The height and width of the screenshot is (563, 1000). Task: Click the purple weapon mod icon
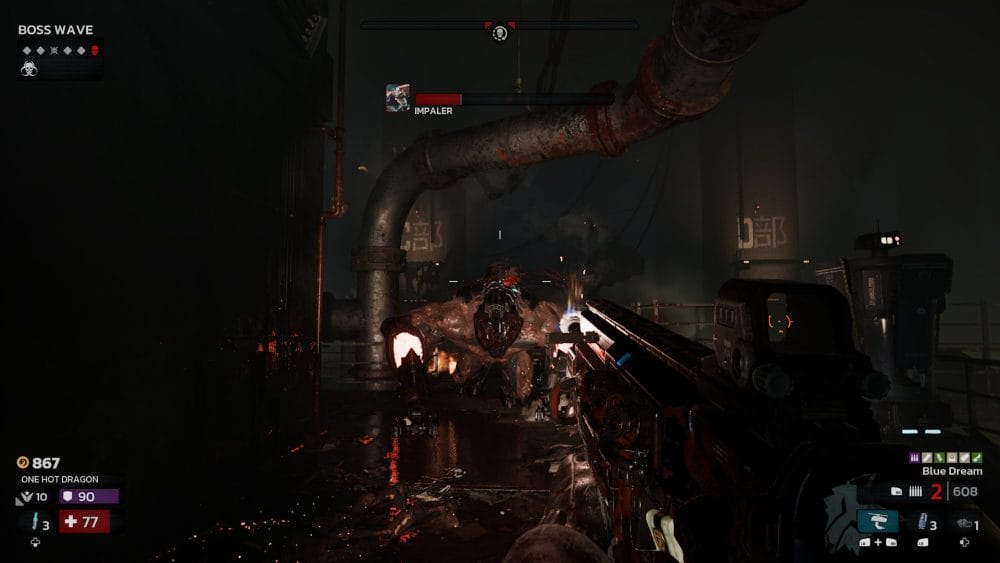point(914,457)
